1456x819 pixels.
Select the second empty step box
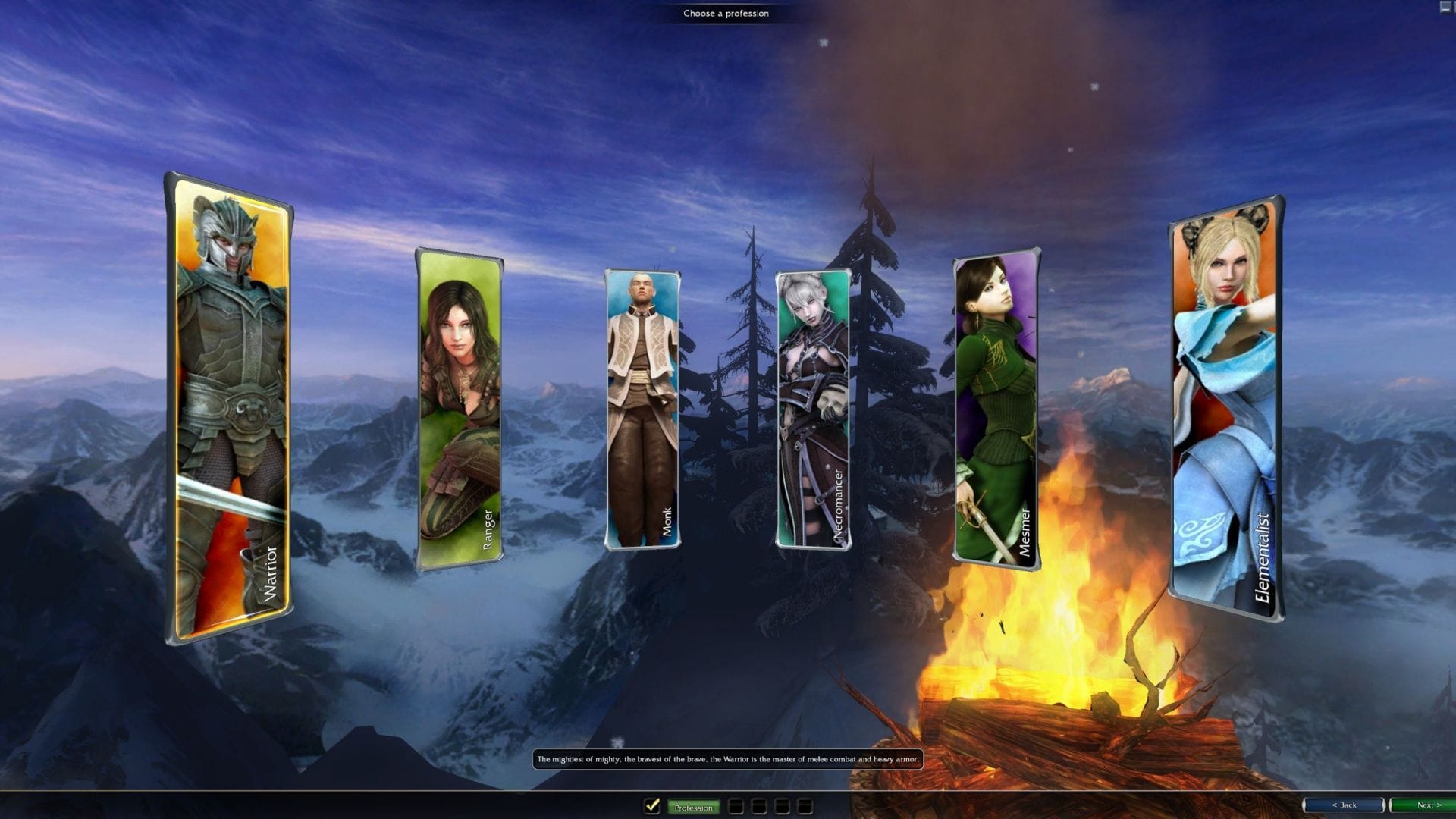tap(760, 807)
